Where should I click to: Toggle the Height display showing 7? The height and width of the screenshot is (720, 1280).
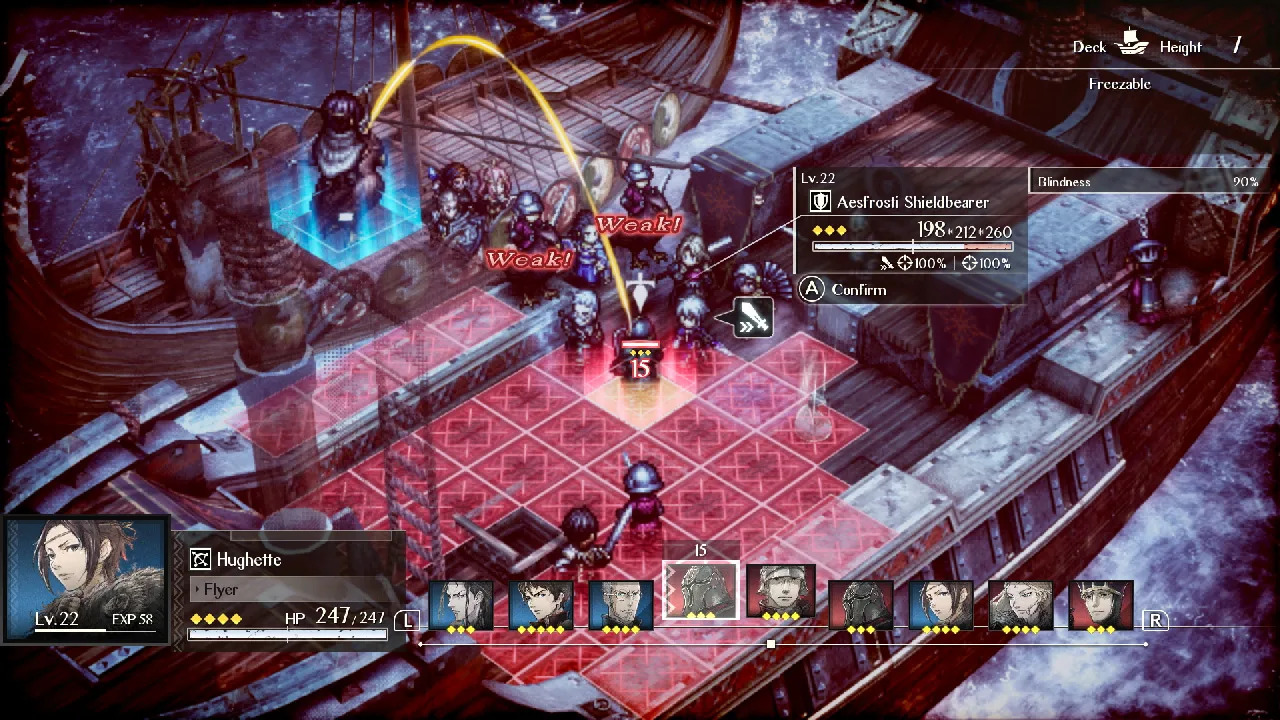(x=1237, y=43)
